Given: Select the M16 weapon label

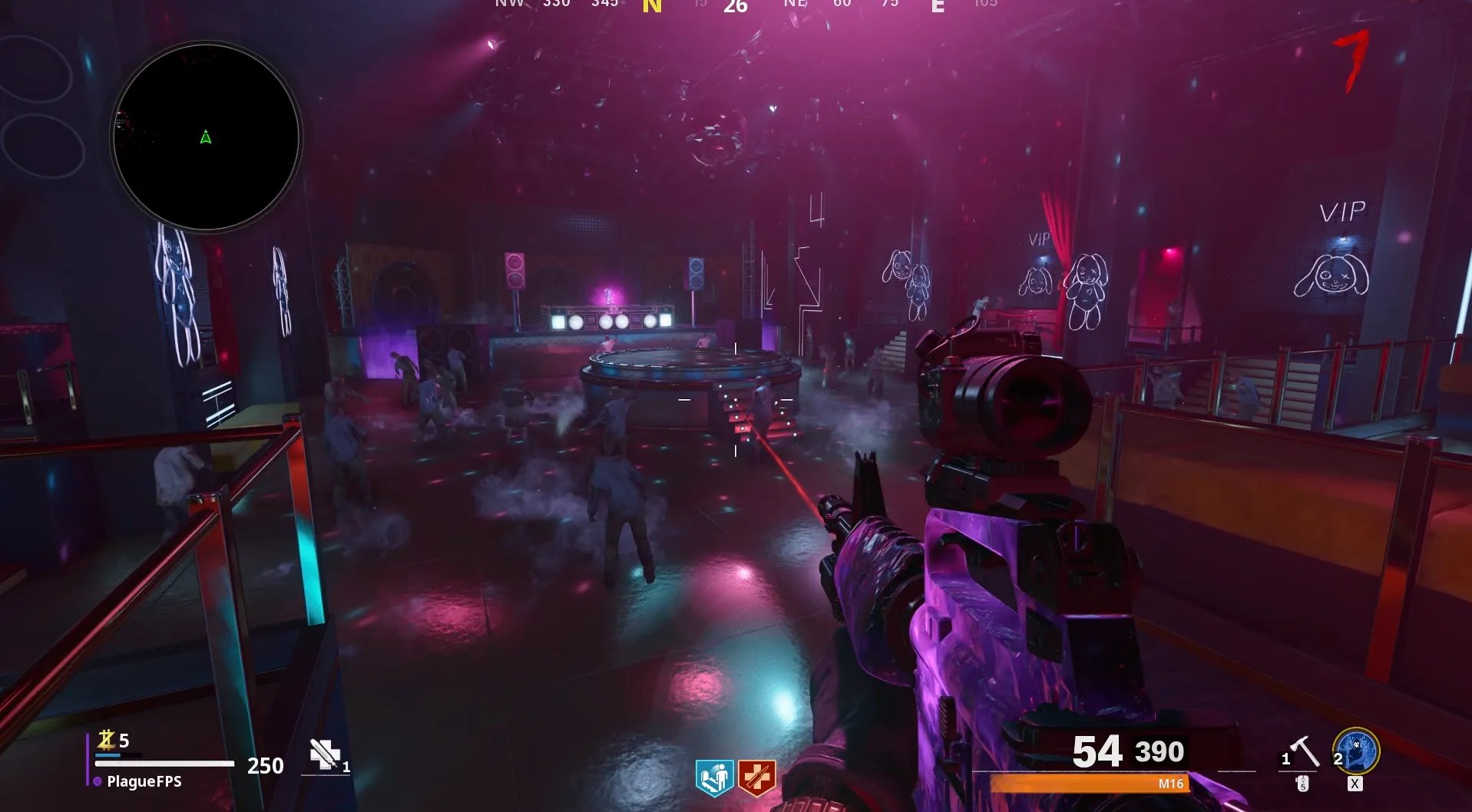Looking at the screenshot, I should (x=1170, y=784).
